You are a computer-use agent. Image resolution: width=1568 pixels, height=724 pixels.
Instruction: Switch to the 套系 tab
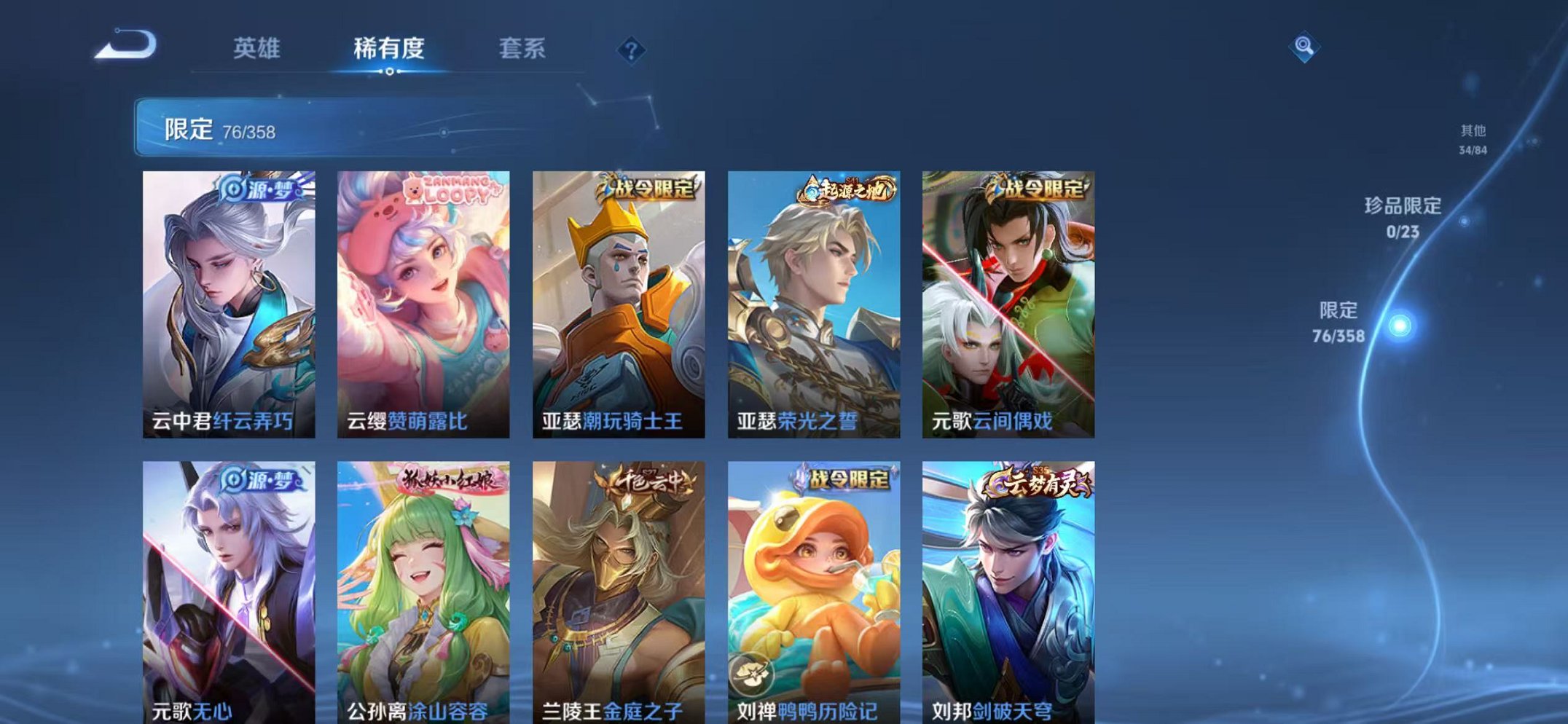pos(523,48)
